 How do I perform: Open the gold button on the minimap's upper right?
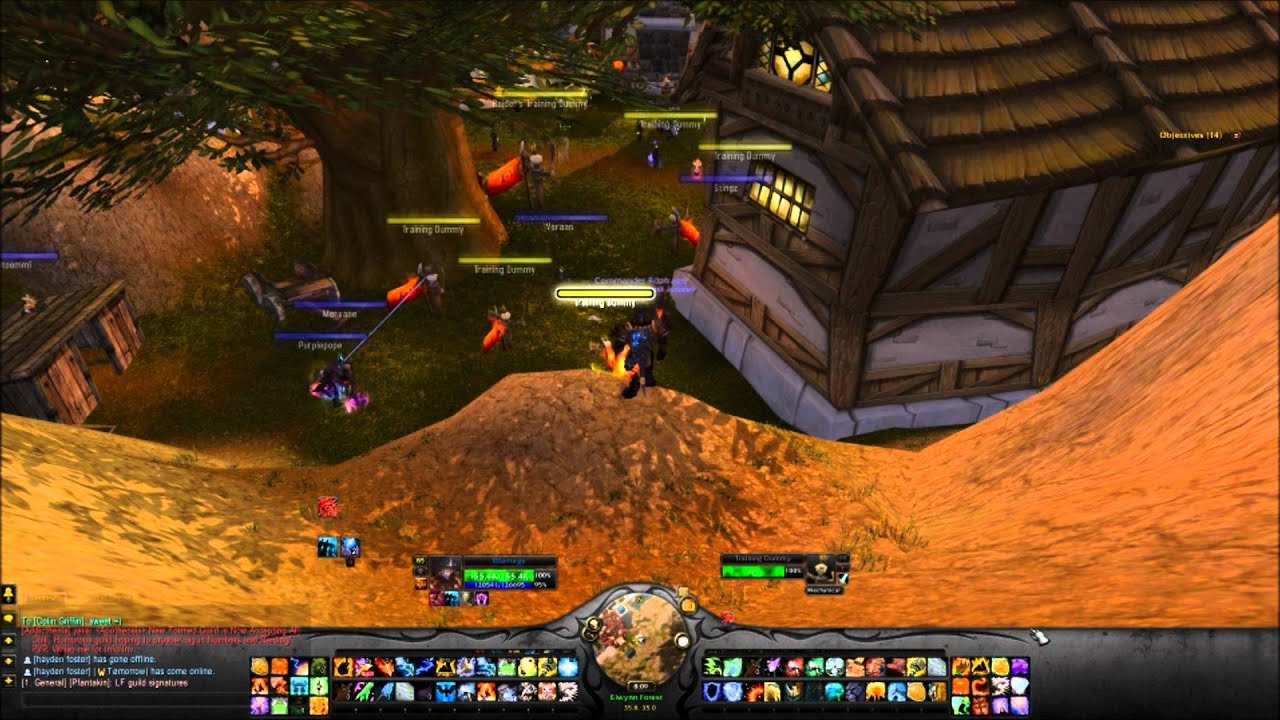(687, 603)
